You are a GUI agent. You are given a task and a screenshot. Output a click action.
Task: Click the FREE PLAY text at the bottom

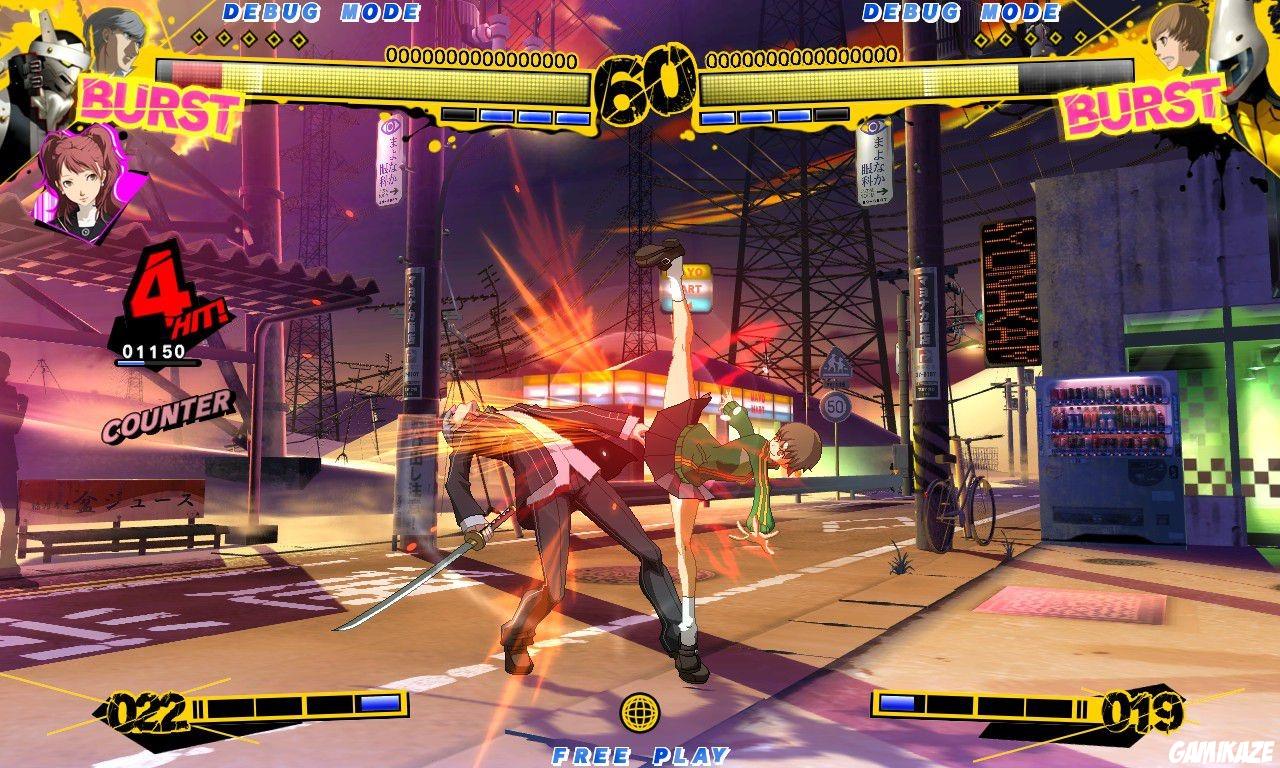pos(640,755)
